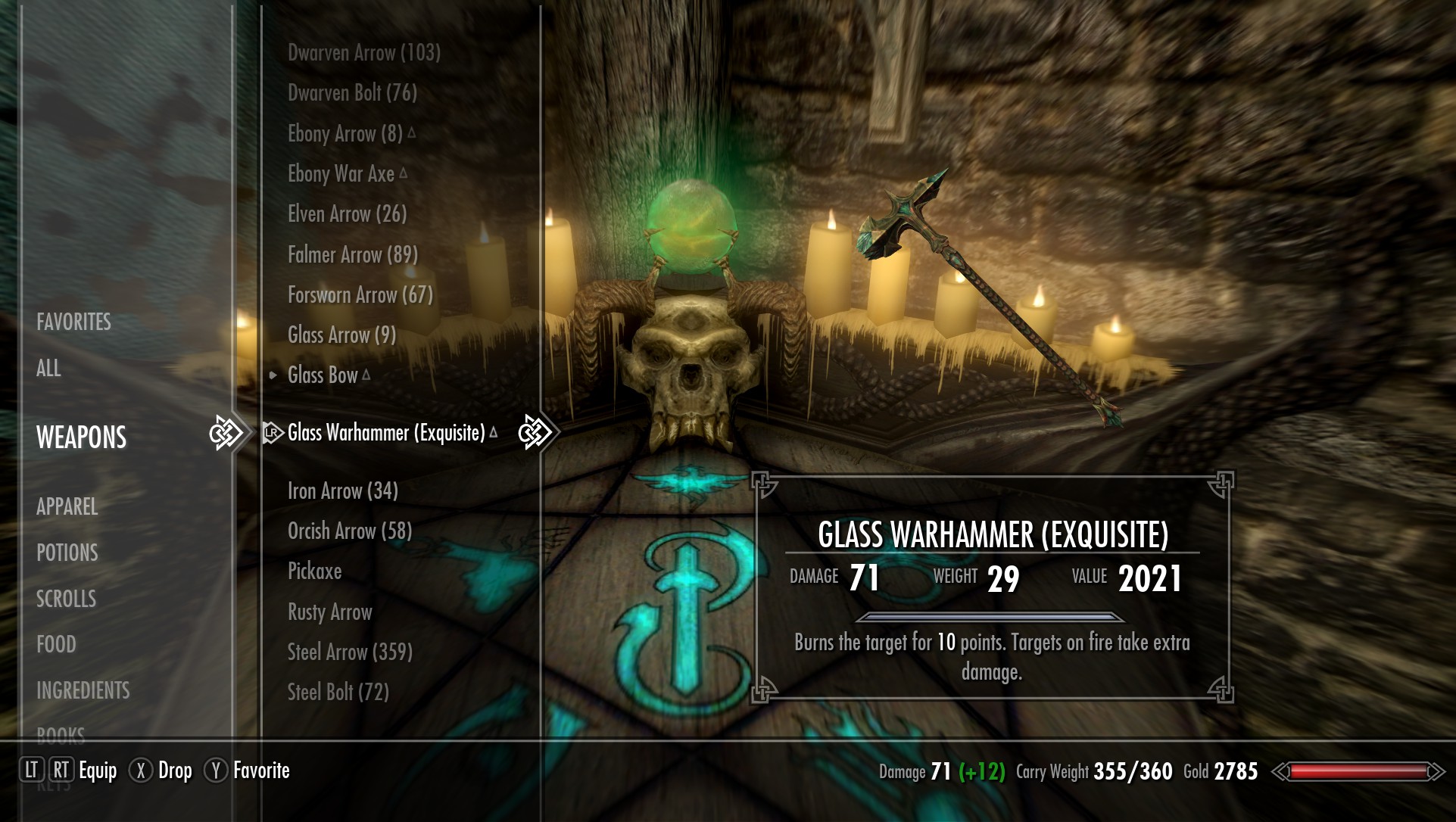Switch to the Food category
The image size is (1456, 822).
point(56,644)
